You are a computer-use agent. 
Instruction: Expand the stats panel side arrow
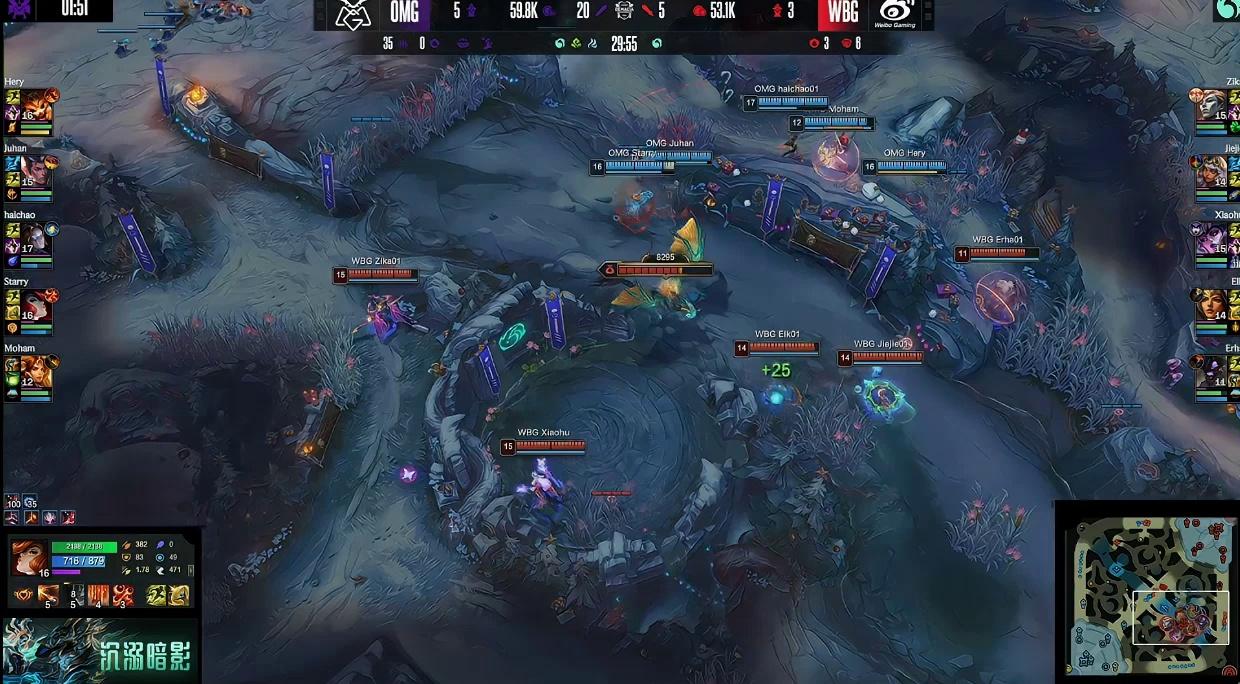click(191, 570)
